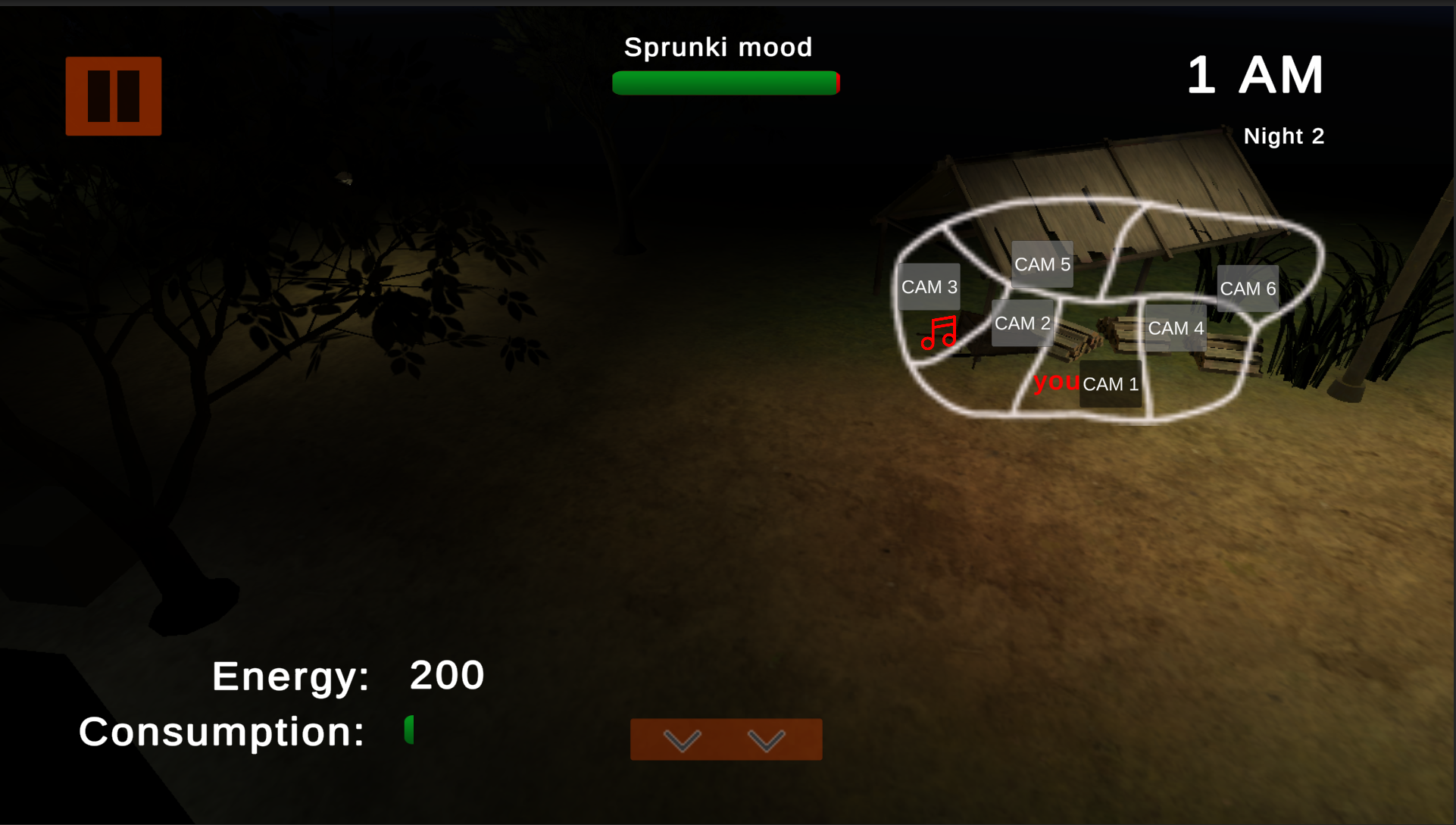
Task: Click the Sprunki mood title text
Action: pos(718,47)
